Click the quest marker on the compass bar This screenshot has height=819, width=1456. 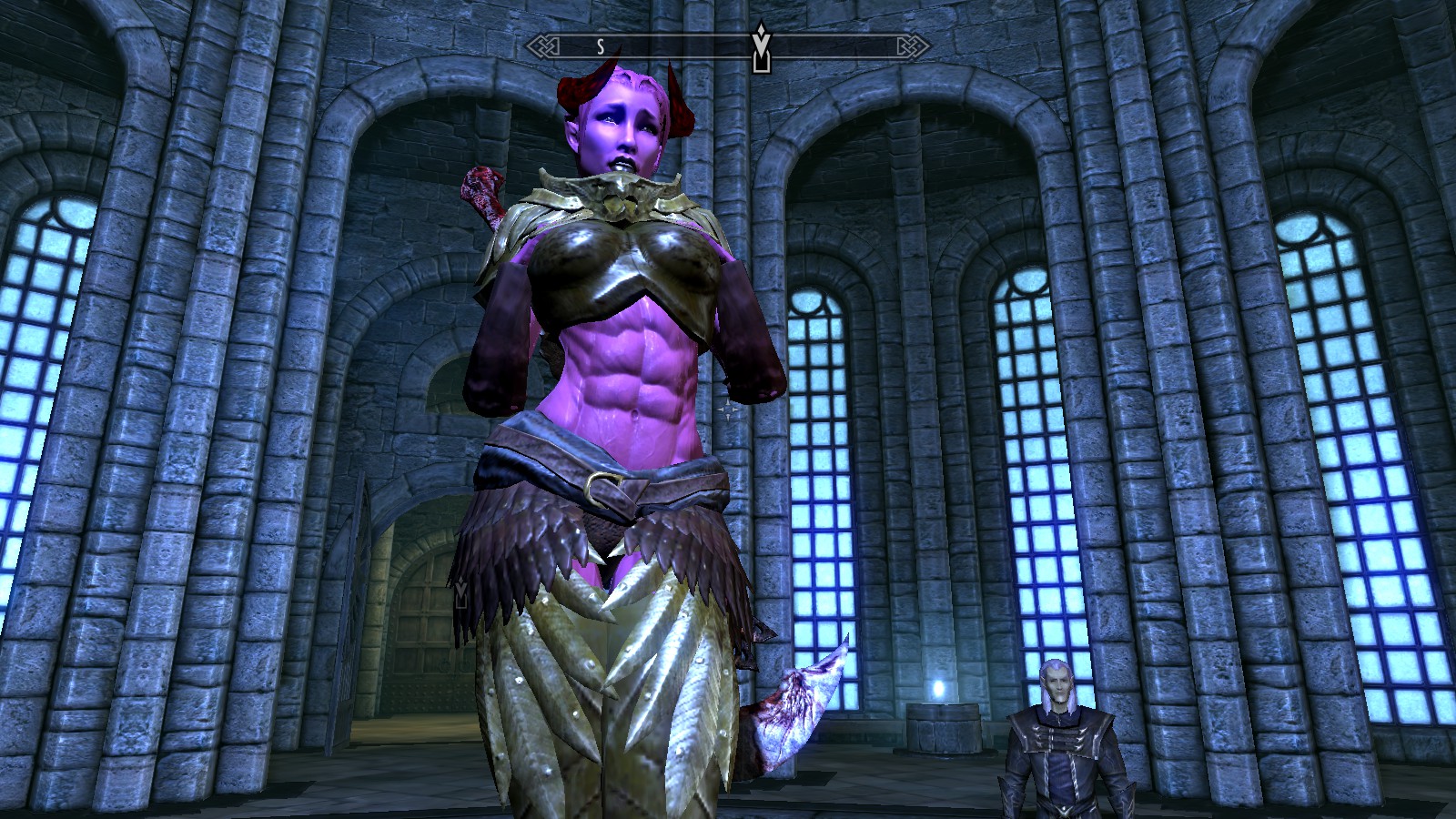pos(760,49)
